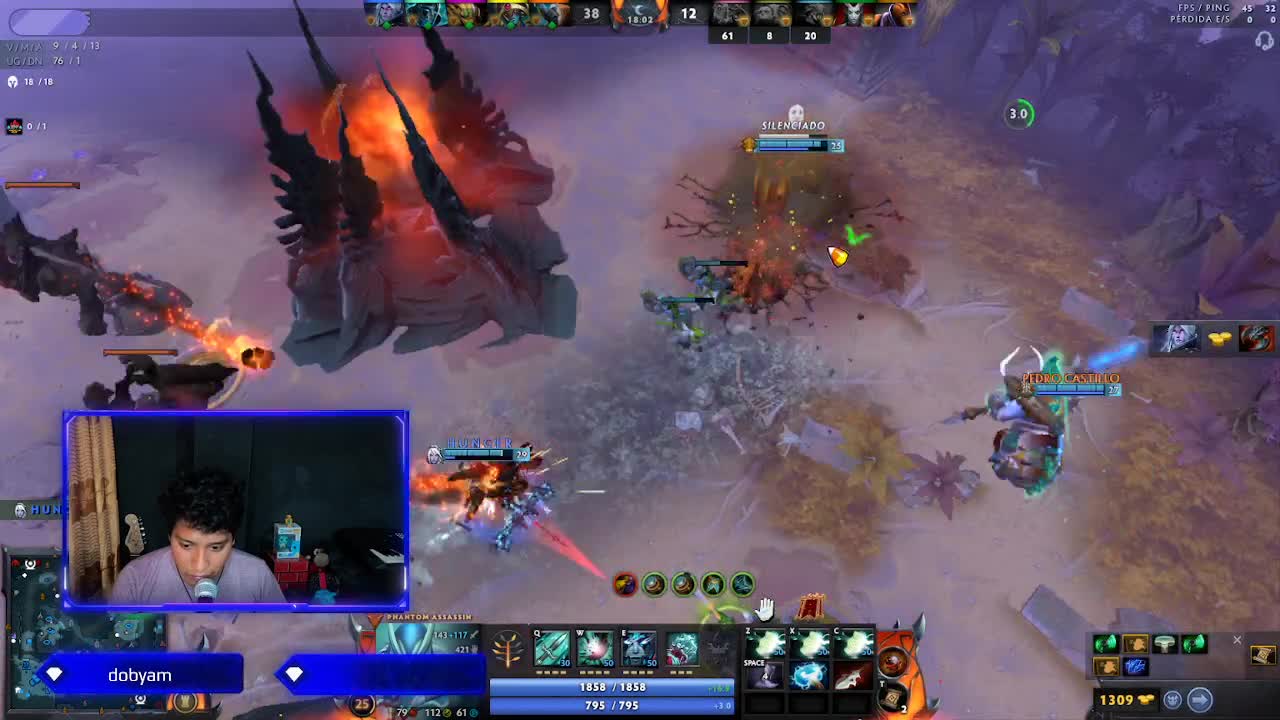Screen dimensions: 1280x720
Task: Purchase the sticky scroll item
Action: [x=1262, y=655]
